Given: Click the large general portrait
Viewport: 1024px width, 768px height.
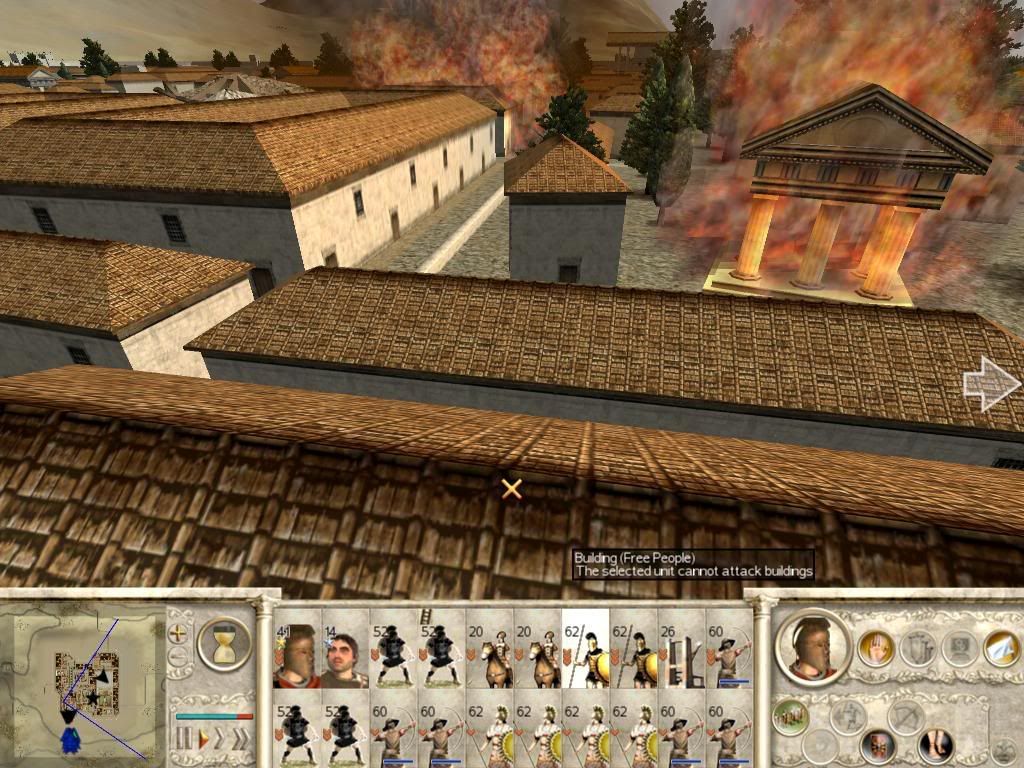Looking at the screenshot, I should (811, 647).
